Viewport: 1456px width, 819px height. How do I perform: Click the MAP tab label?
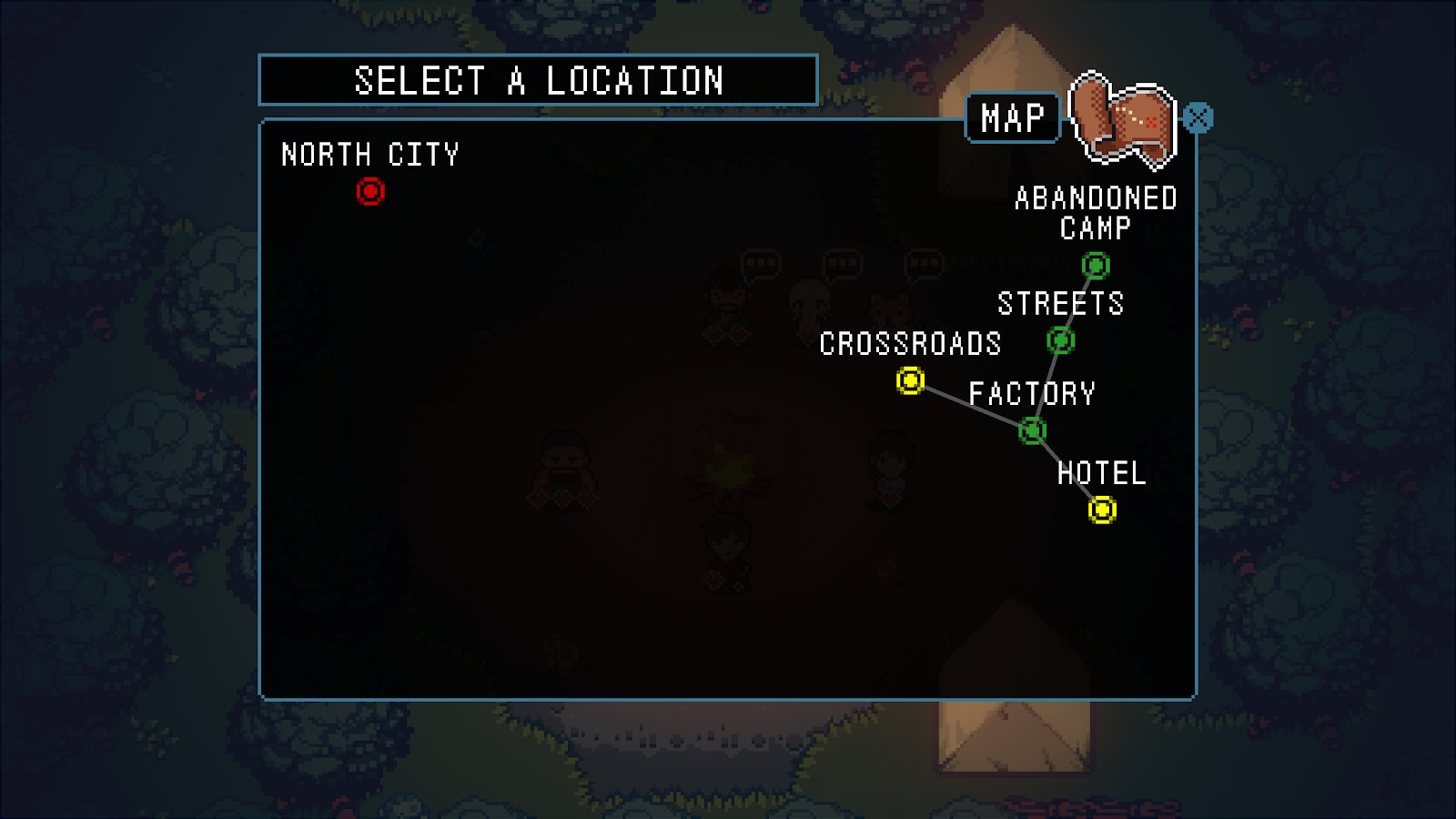(1012, 118)
